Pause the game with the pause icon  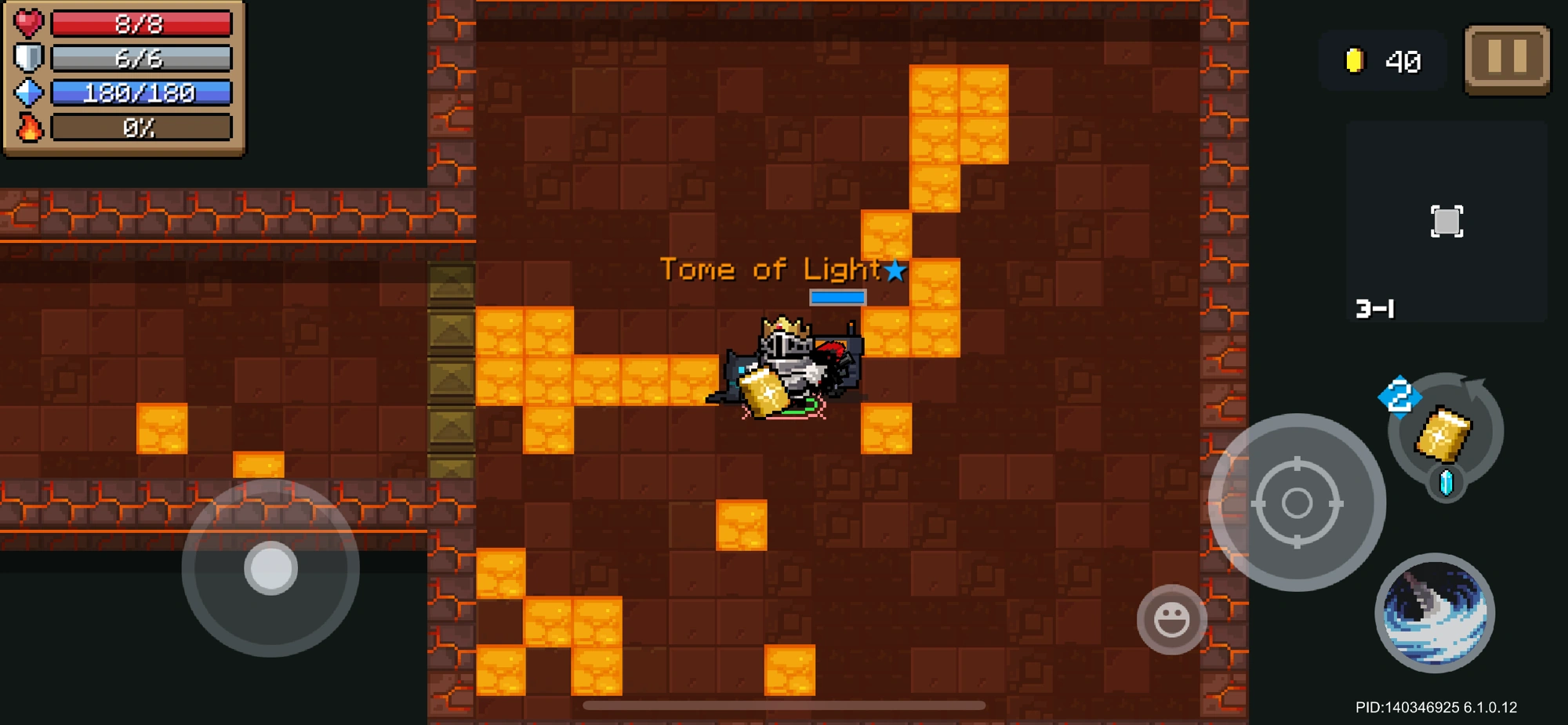[x=1506, y=61]
